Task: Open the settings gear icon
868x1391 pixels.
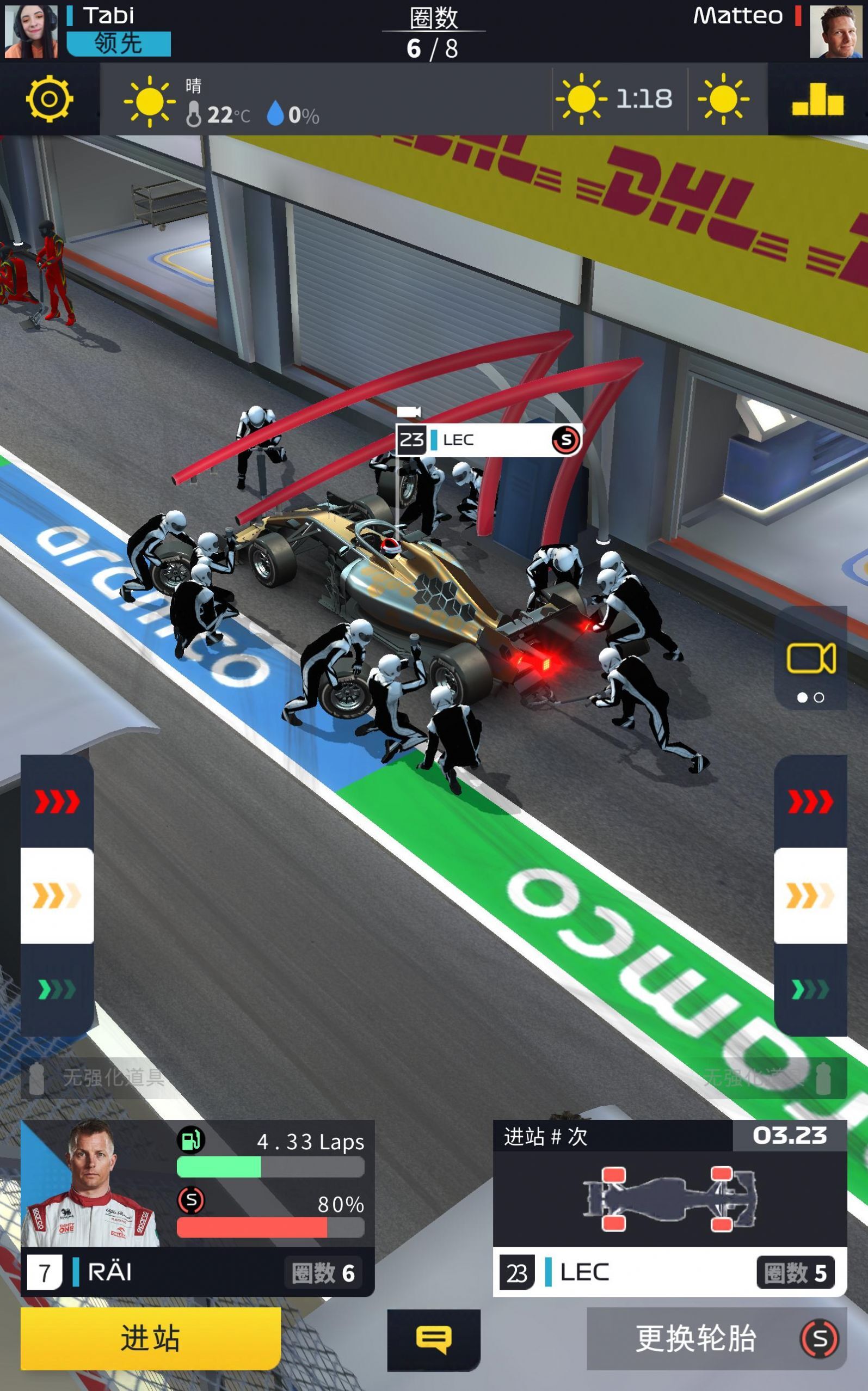Action: tap(48, 99)
